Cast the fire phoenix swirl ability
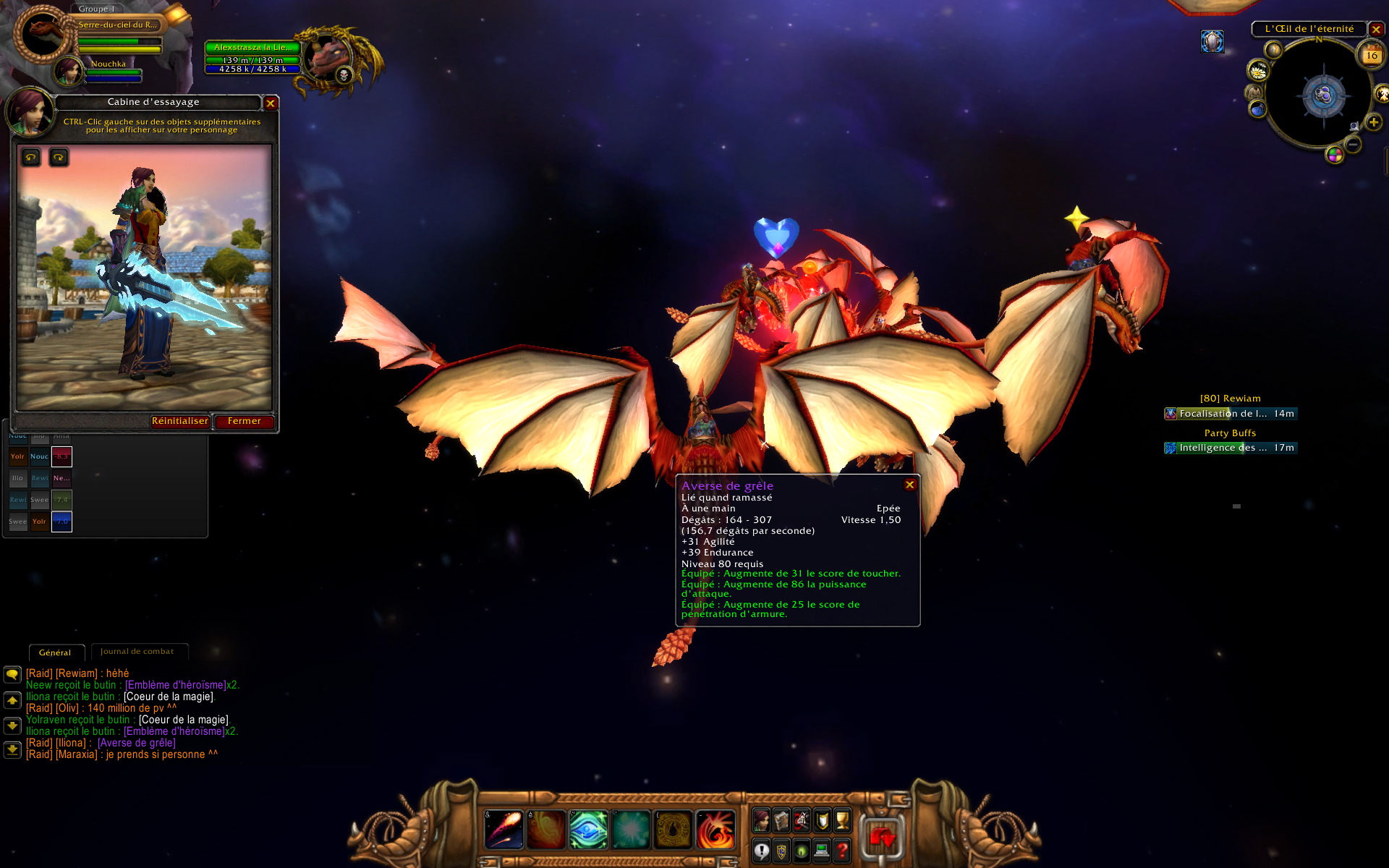Screen dimensions: 1389x868 (715, 829)
